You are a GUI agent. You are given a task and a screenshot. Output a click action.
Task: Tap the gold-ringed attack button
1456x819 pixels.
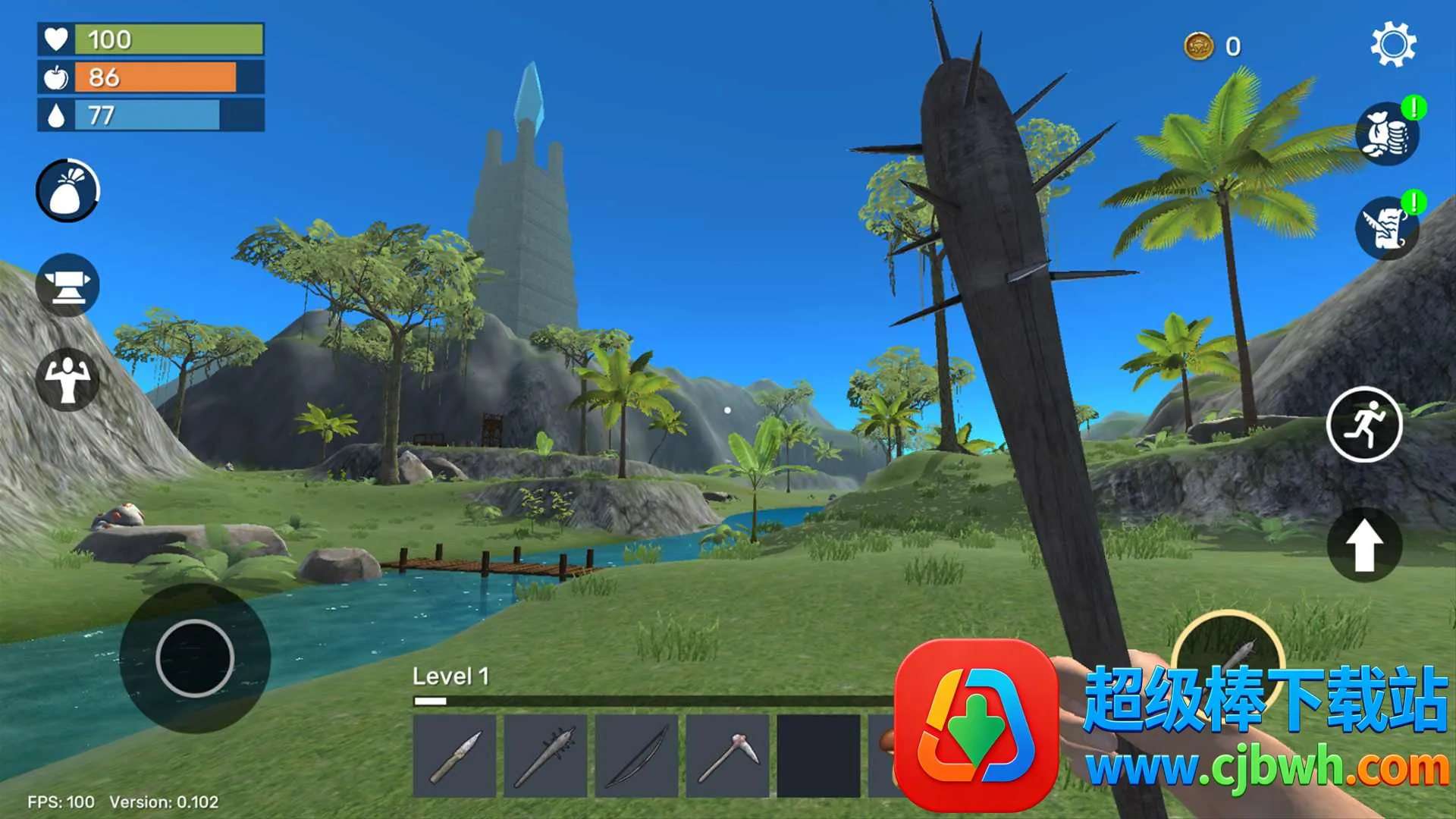coord(1228,652)
